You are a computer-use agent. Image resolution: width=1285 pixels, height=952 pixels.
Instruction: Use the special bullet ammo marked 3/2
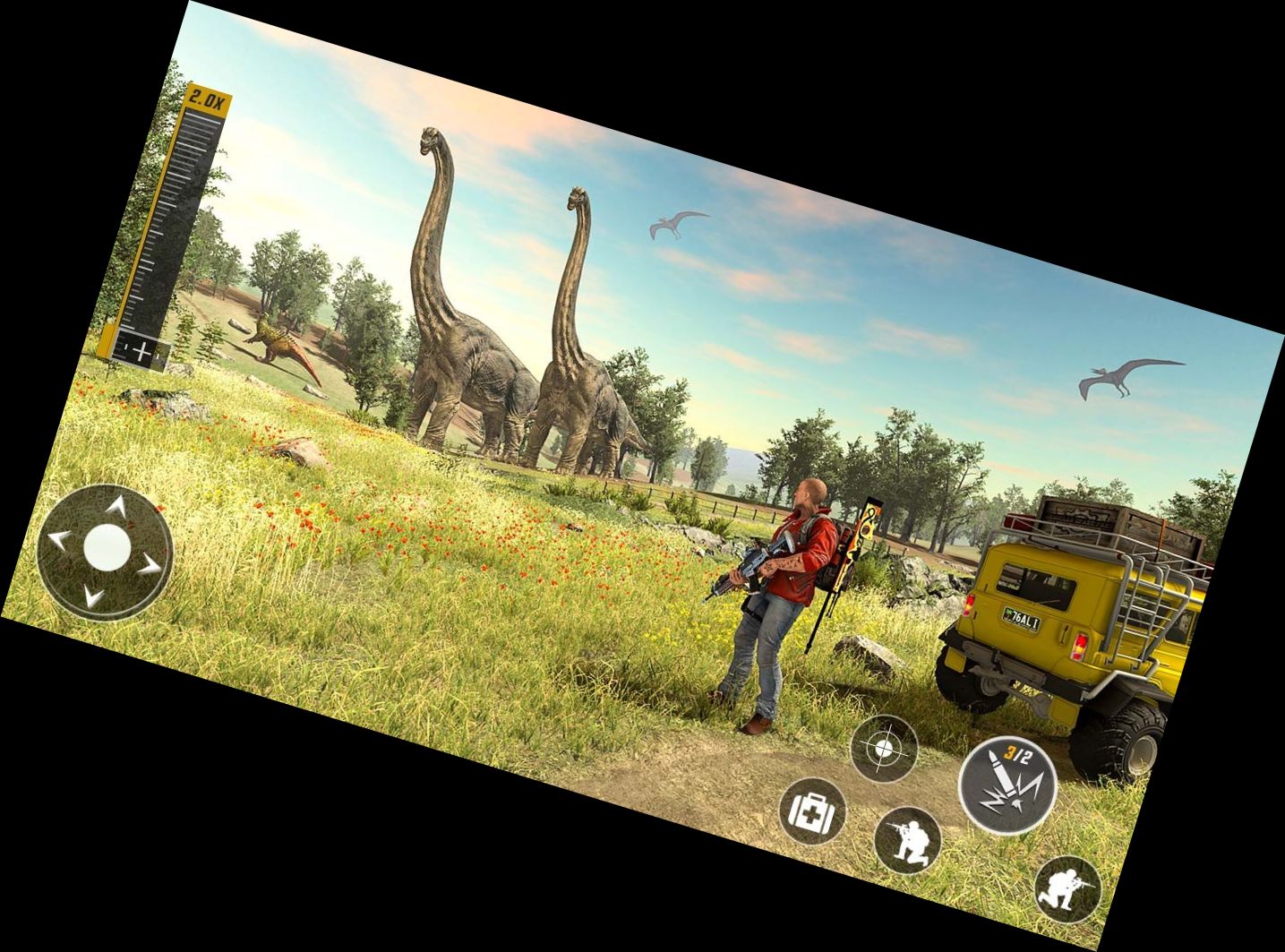[x=1010, y=782]
